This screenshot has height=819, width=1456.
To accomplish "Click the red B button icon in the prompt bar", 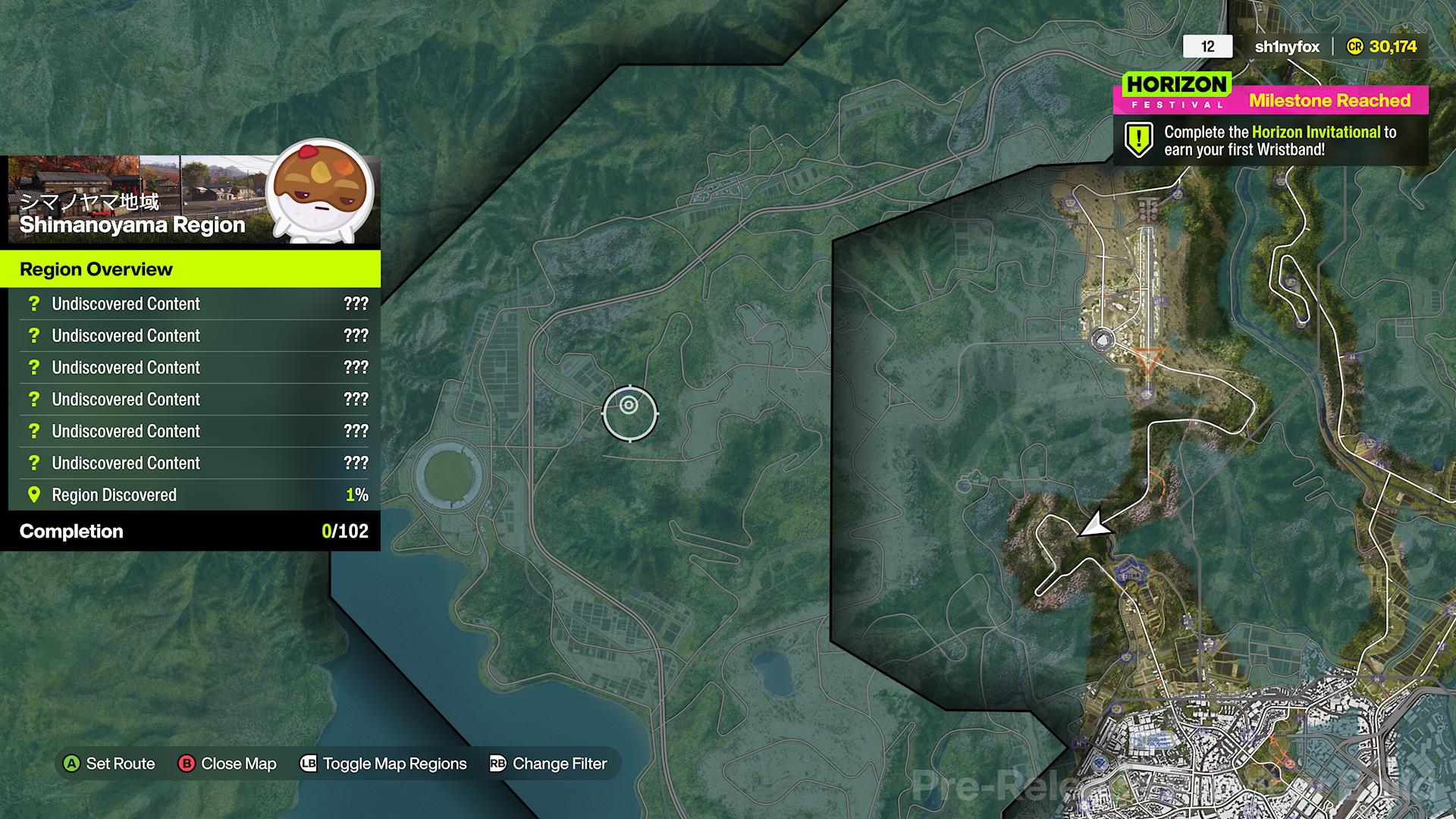I will click(187, 764).
